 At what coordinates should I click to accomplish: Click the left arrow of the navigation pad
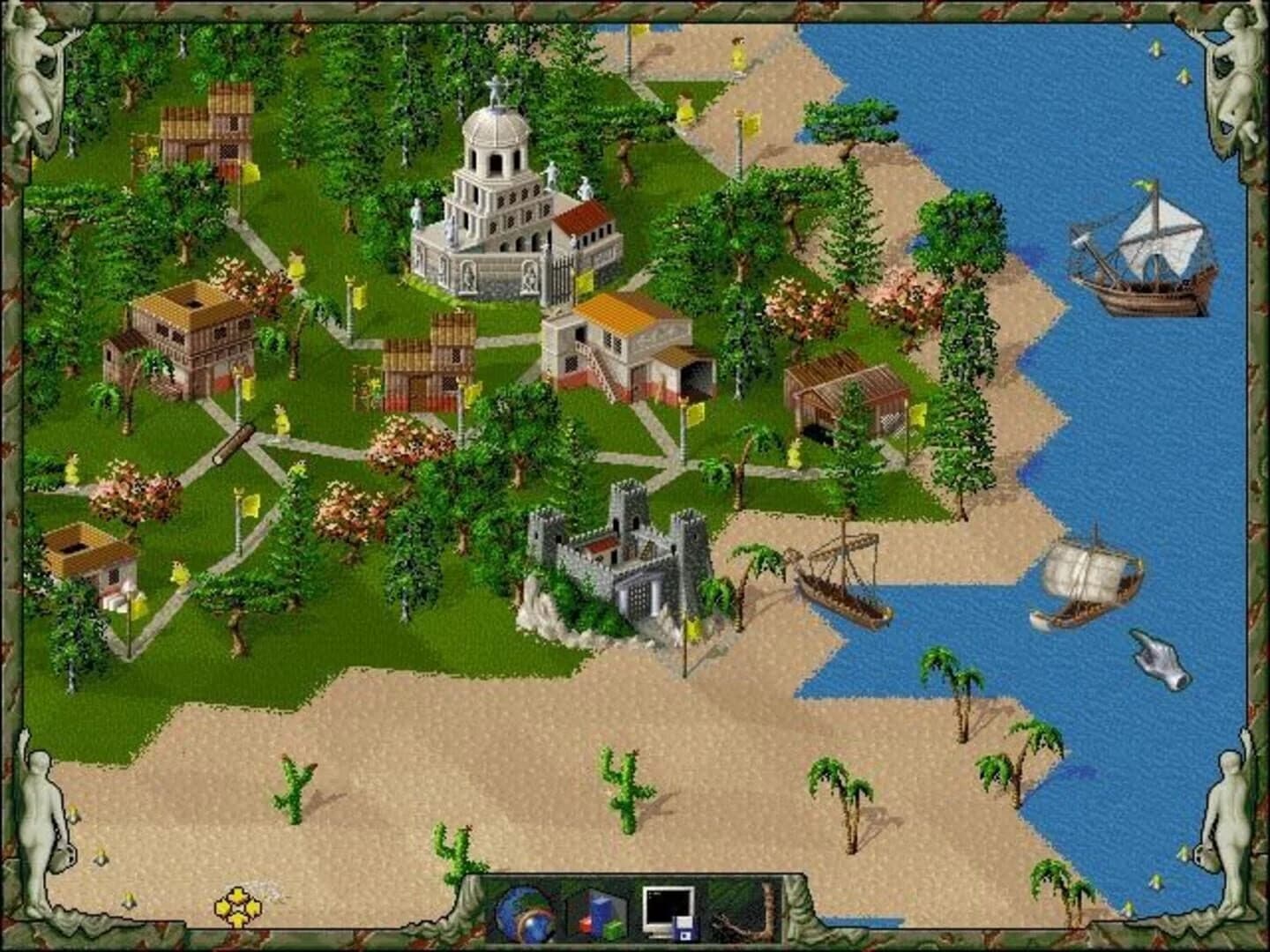[222, 909]
